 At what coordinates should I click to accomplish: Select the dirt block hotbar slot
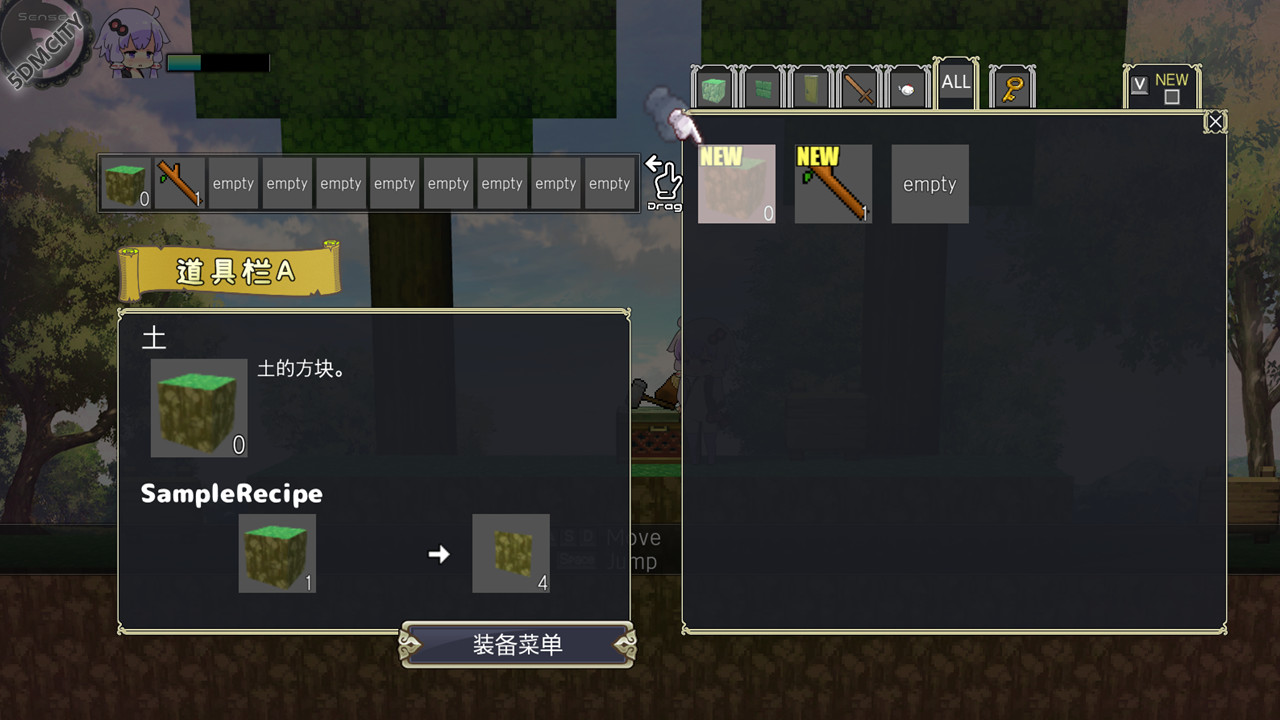pos(126,183)
